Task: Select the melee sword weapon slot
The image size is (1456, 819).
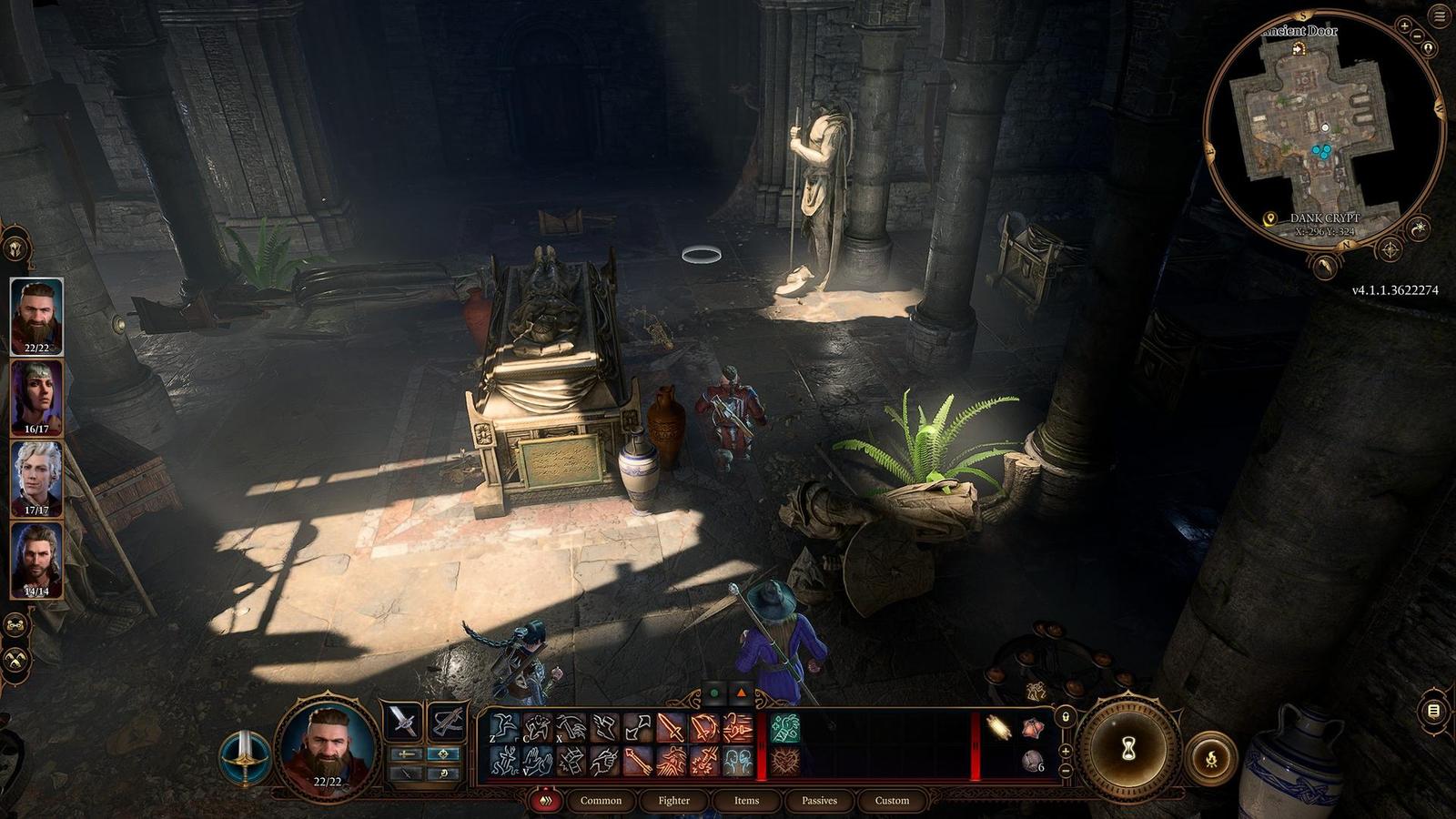Action: click(x=402, y=723)
